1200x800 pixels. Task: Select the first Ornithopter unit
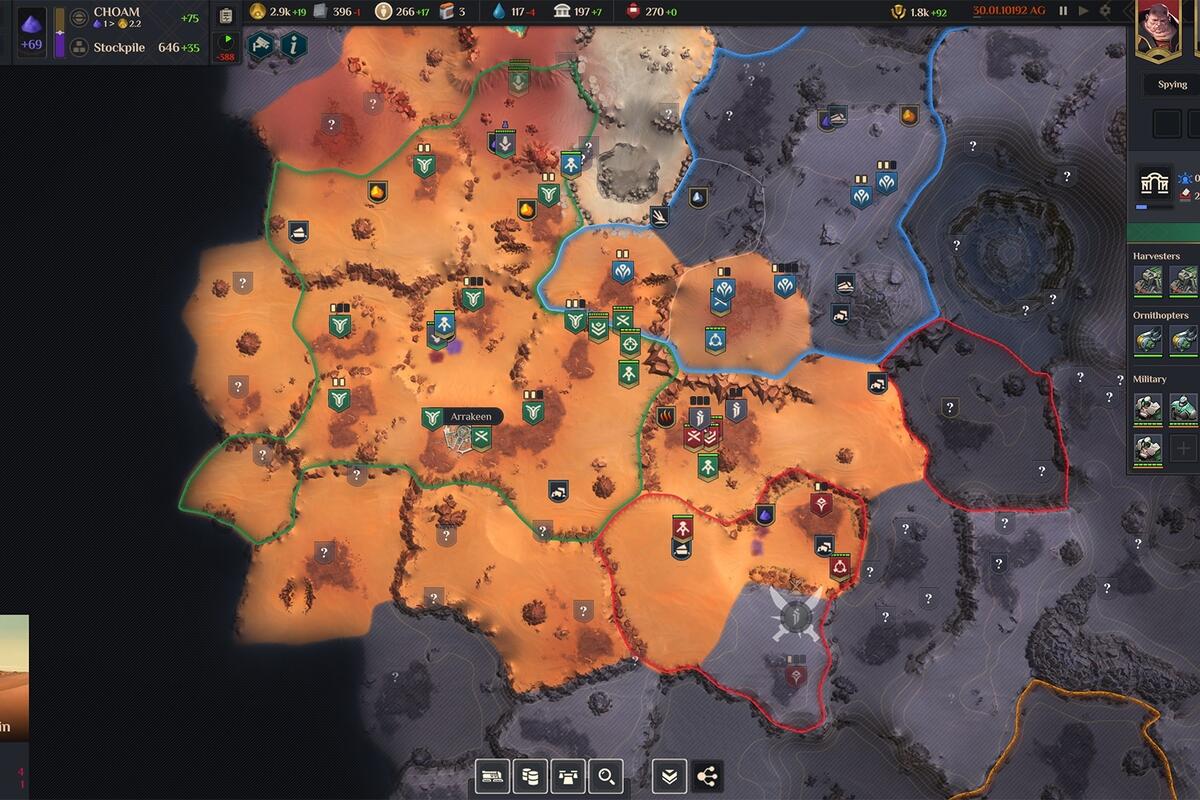(x=1149, y=340)
